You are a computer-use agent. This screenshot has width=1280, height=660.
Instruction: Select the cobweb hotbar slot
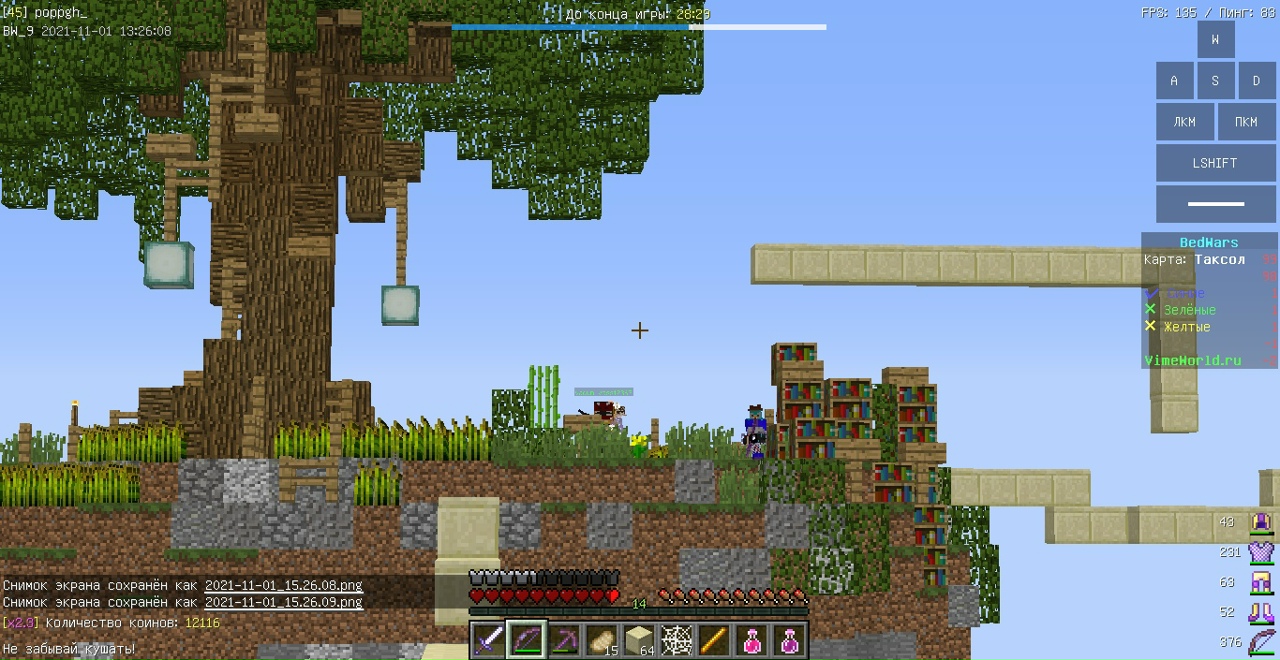click(677, 639)
